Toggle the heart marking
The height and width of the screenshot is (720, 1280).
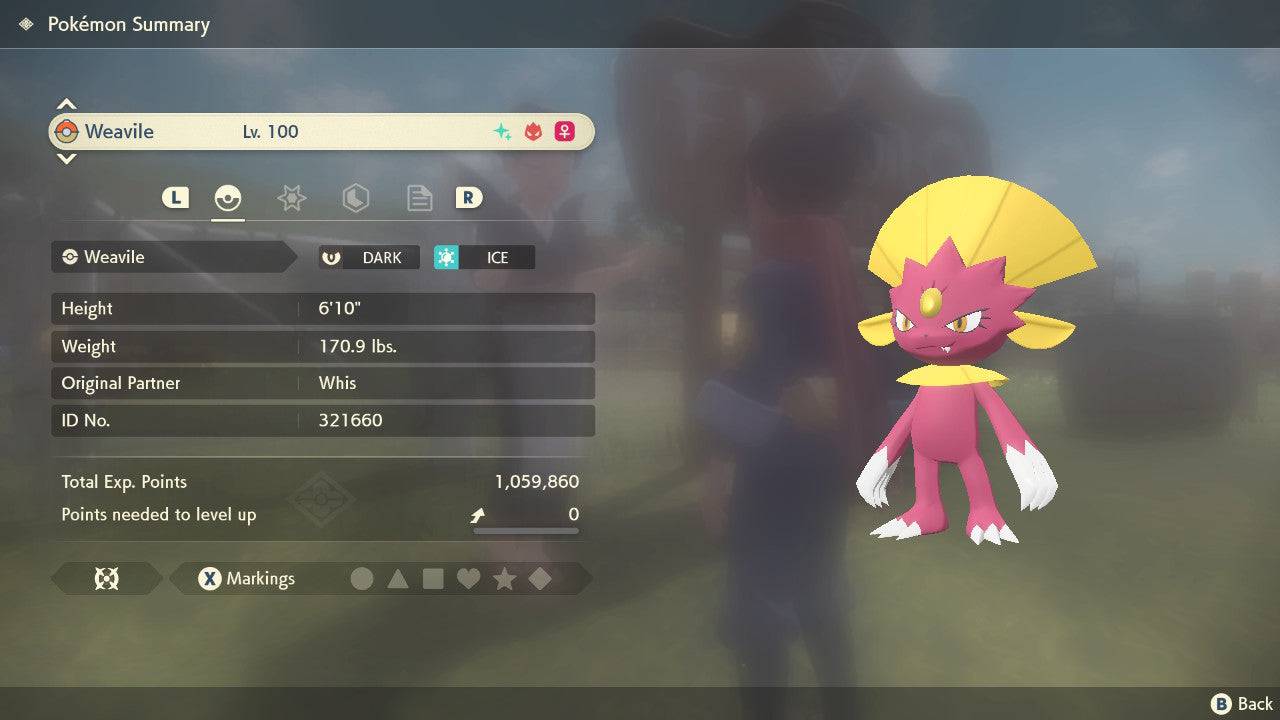tap(468, 579)
